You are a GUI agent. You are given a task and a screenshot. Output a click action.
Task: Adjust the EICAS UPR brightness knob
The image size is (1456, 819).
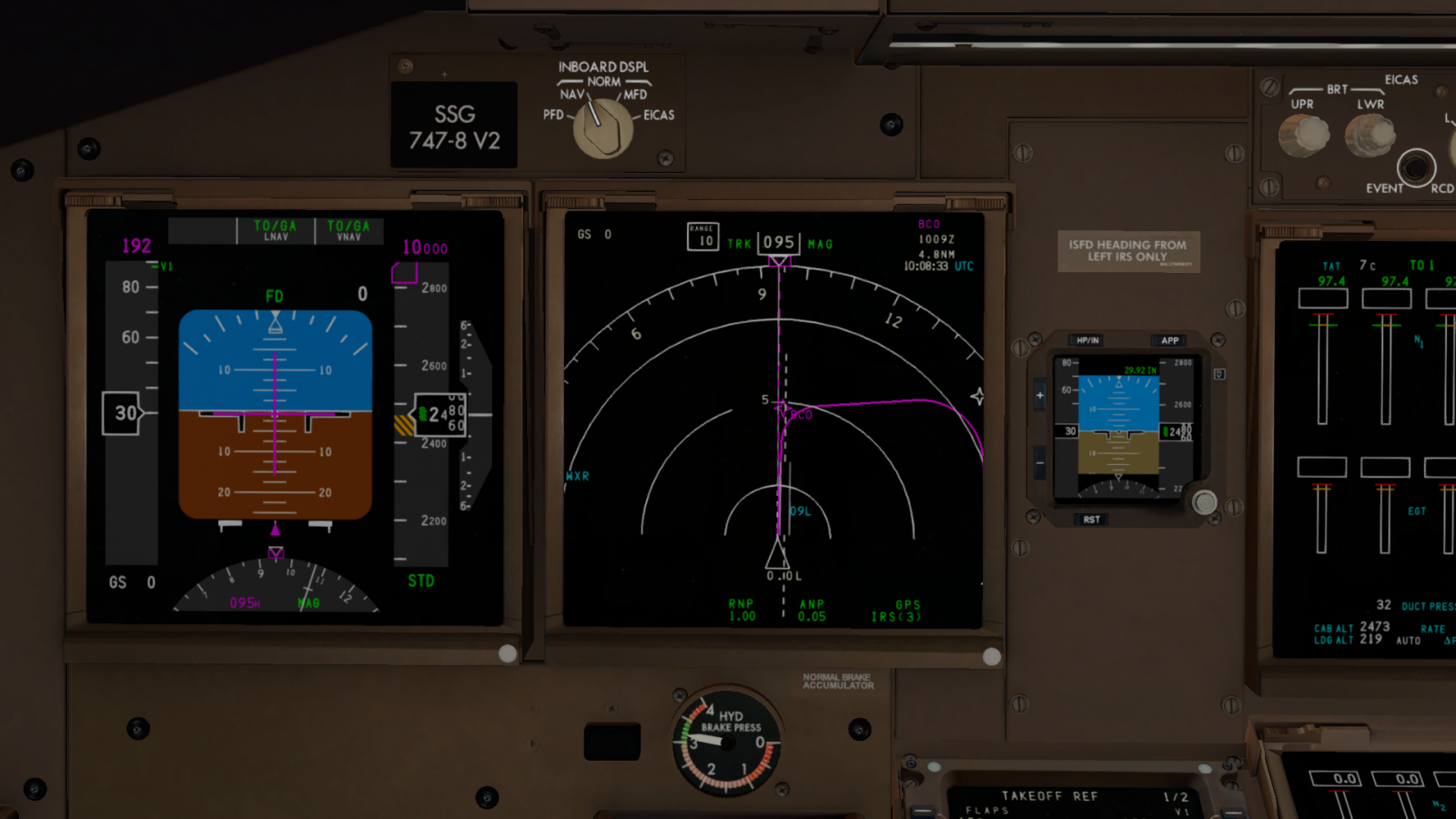tap(1303, 136)
